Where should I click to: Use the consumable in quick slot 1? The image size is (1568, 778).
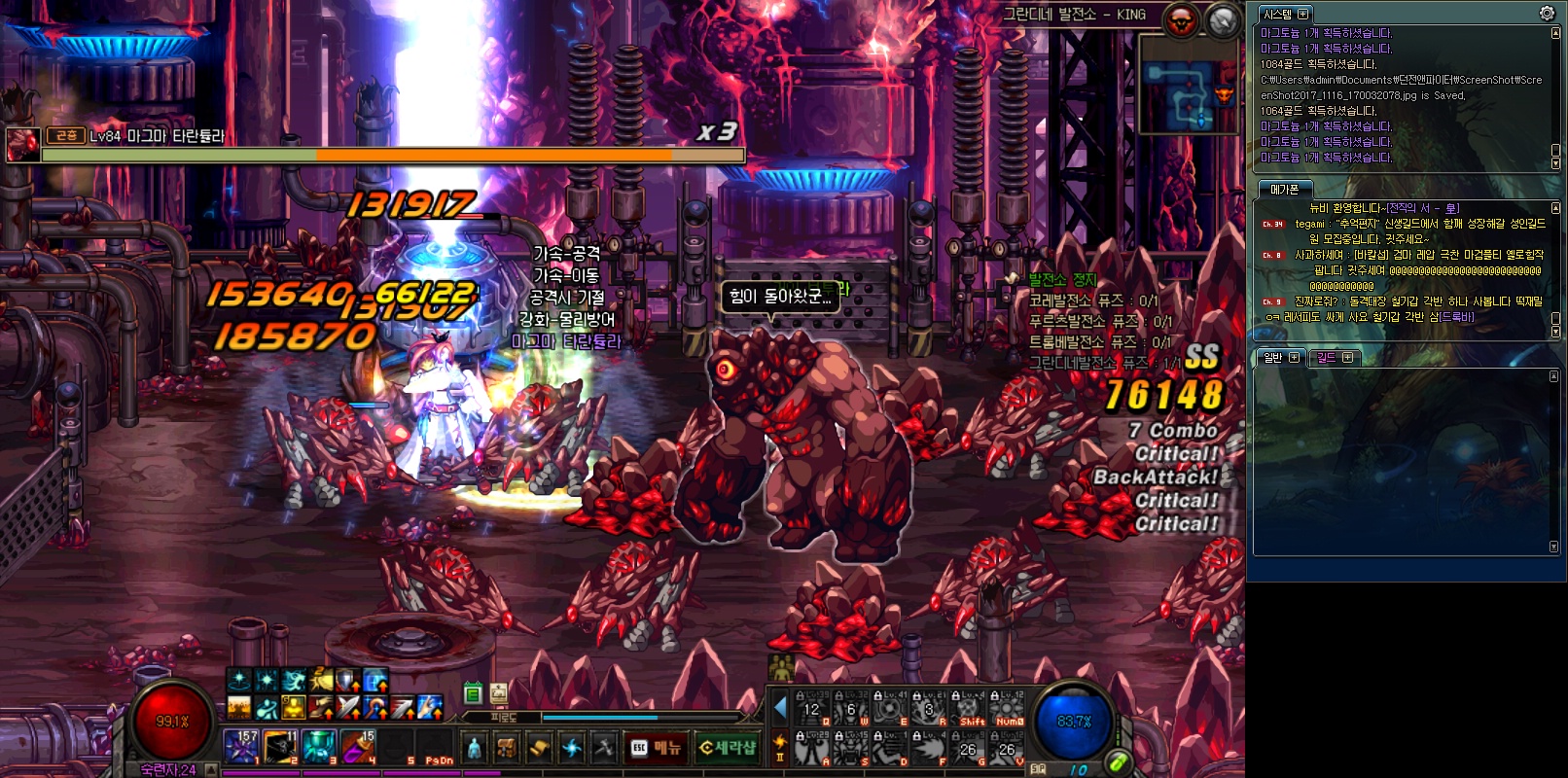click(x=241, y=746)
